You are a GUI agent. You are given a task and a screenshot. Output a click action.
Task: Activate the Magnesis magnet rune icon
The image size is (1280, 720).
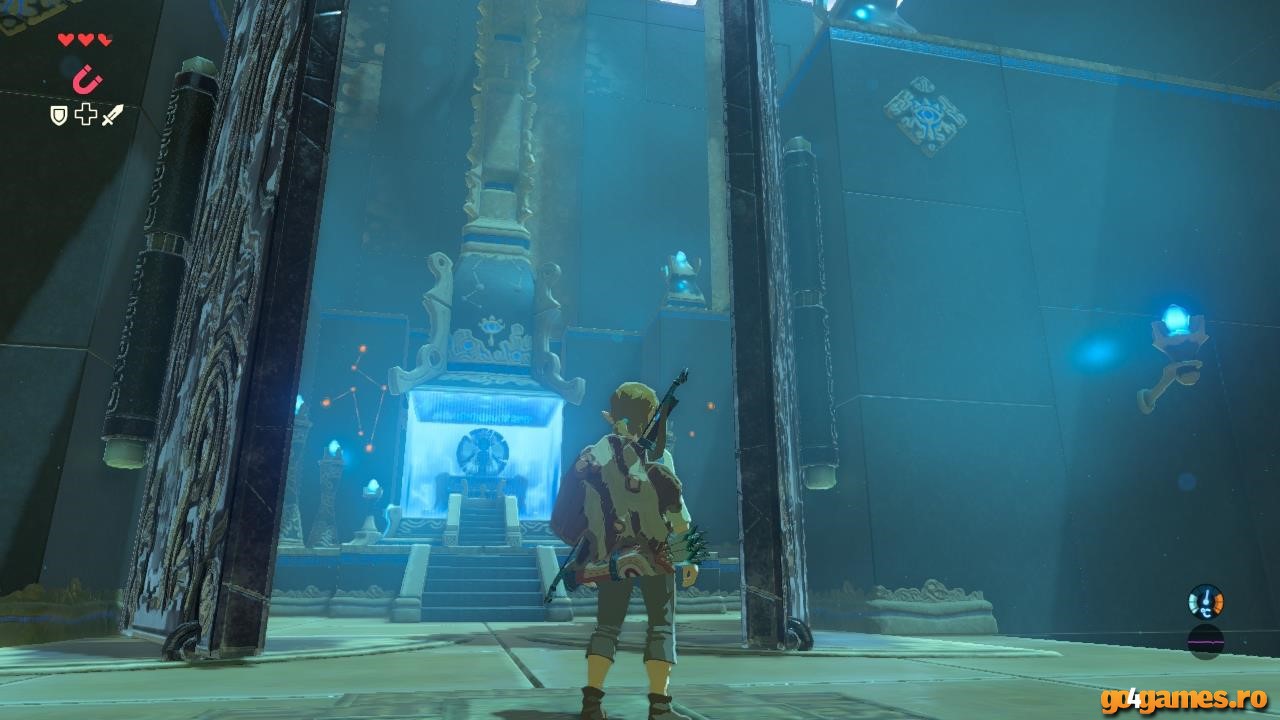pos(85,79)
